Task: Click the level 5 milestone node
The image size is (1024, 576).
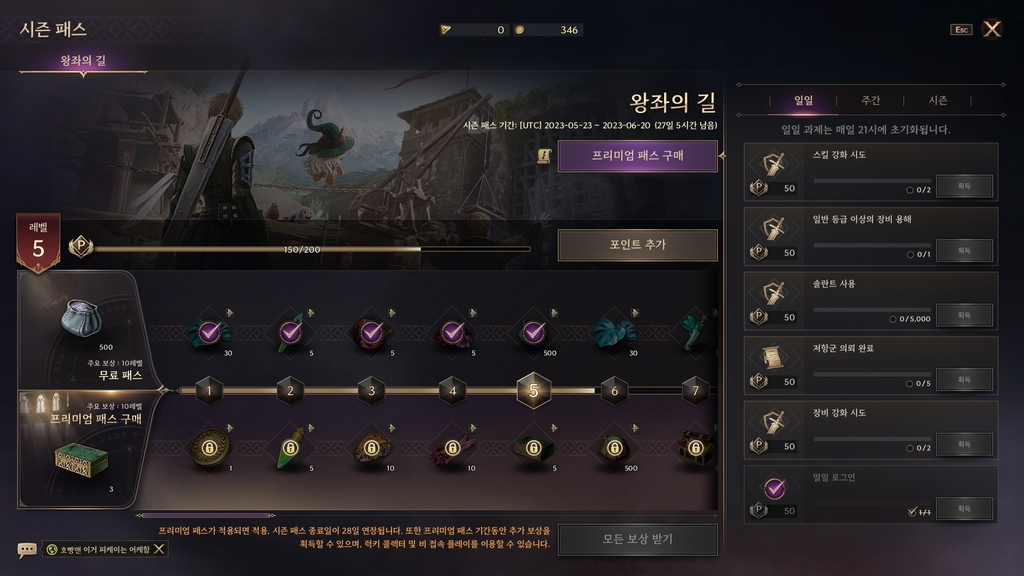Action: pos(533,391)
